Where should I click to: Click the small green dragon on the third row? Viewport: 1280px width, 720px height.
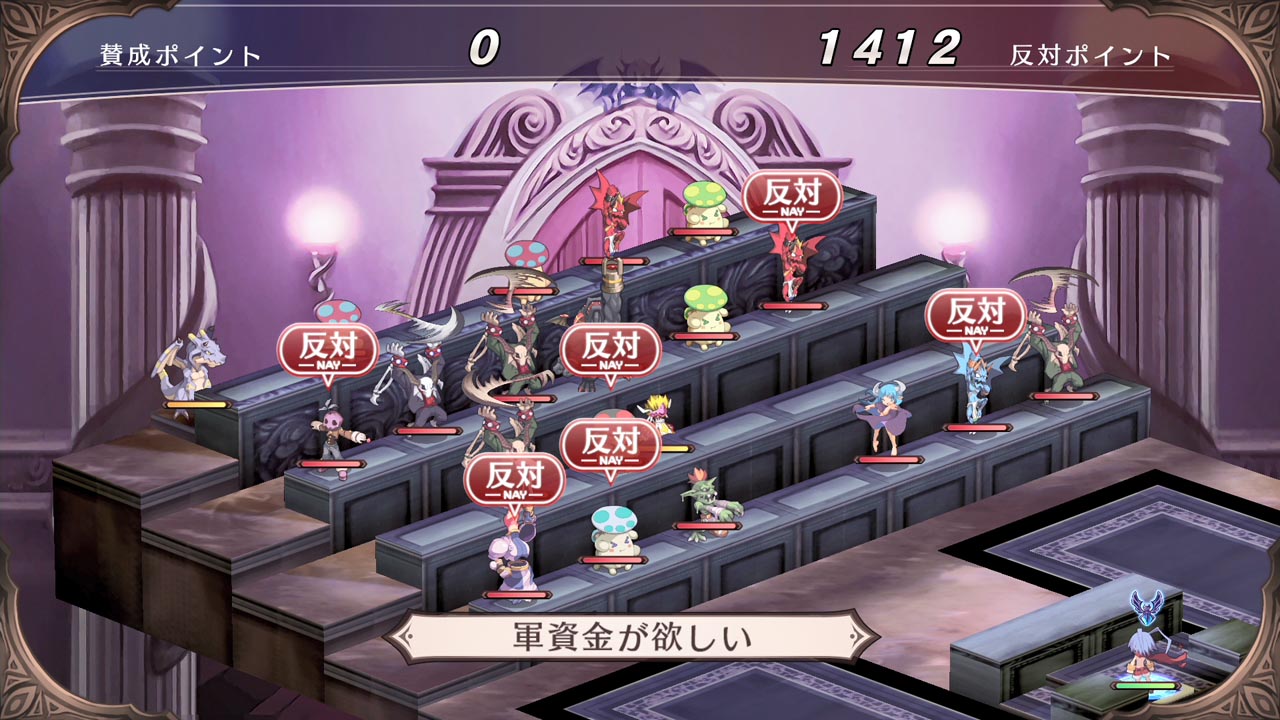710,495
